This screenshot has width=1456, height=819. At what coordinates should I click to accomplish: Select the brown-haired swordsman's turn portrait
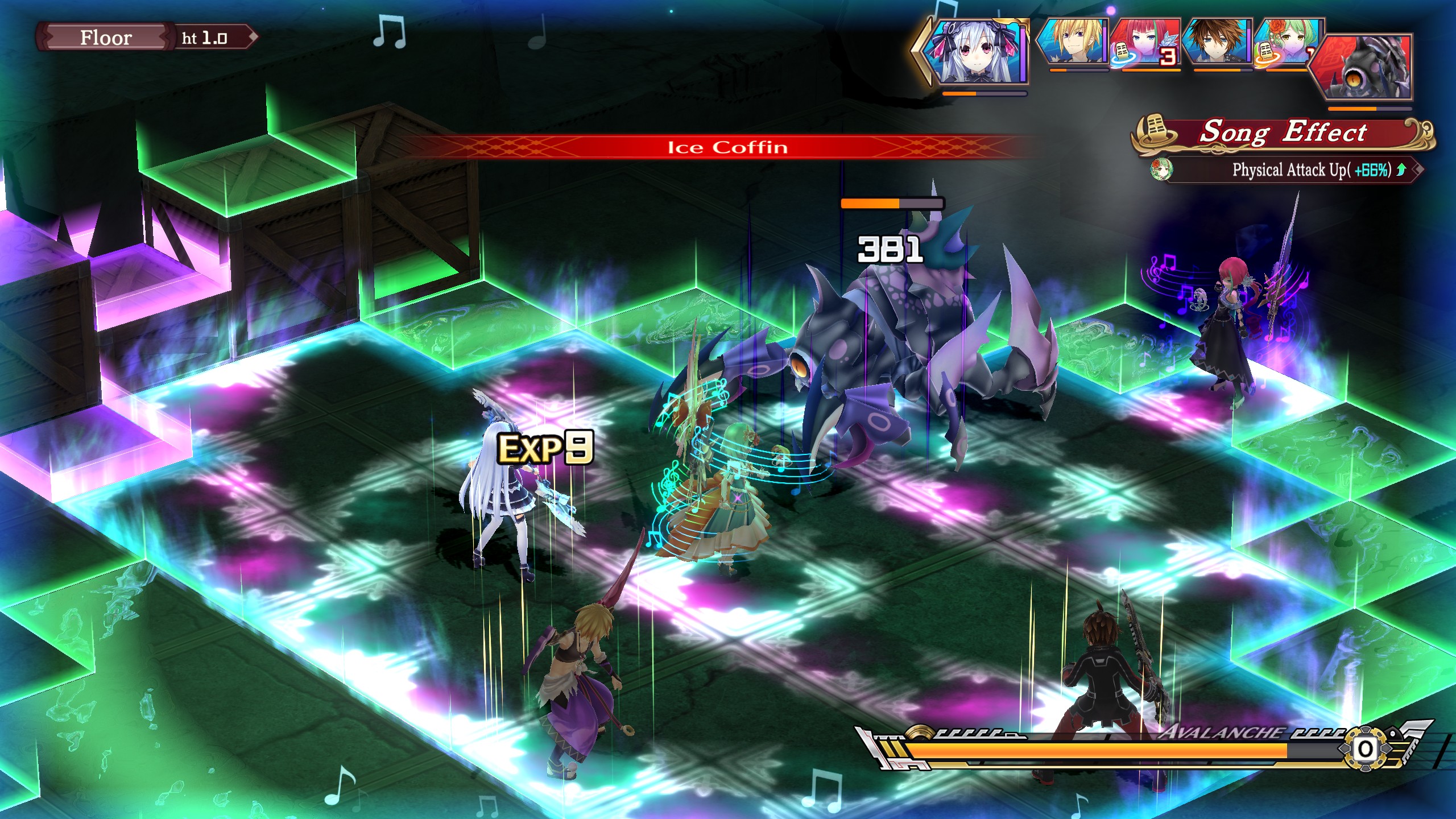[1218, 43]
